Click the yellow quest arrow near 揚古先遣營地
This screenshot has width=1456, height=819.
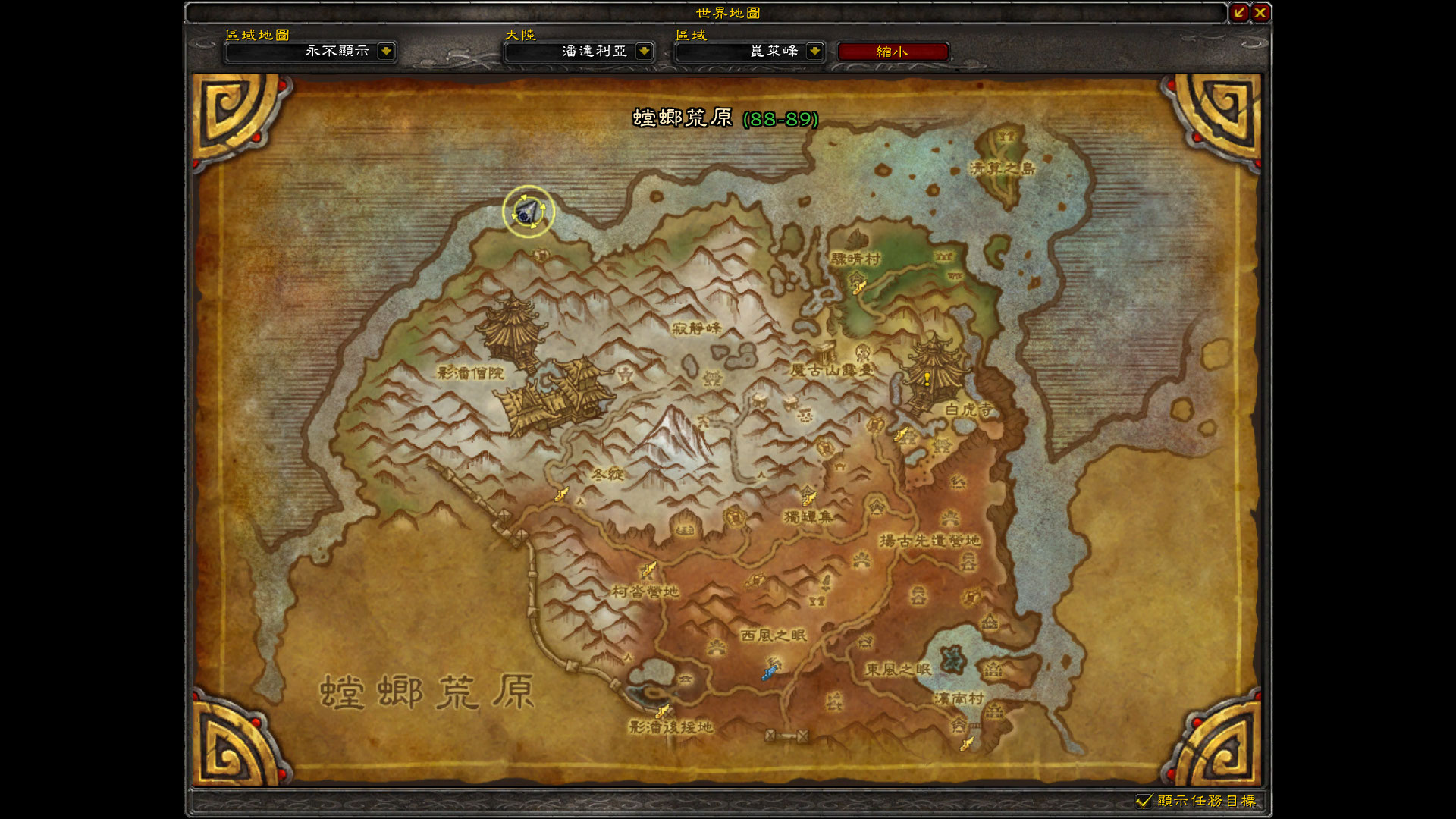[902, 432]
